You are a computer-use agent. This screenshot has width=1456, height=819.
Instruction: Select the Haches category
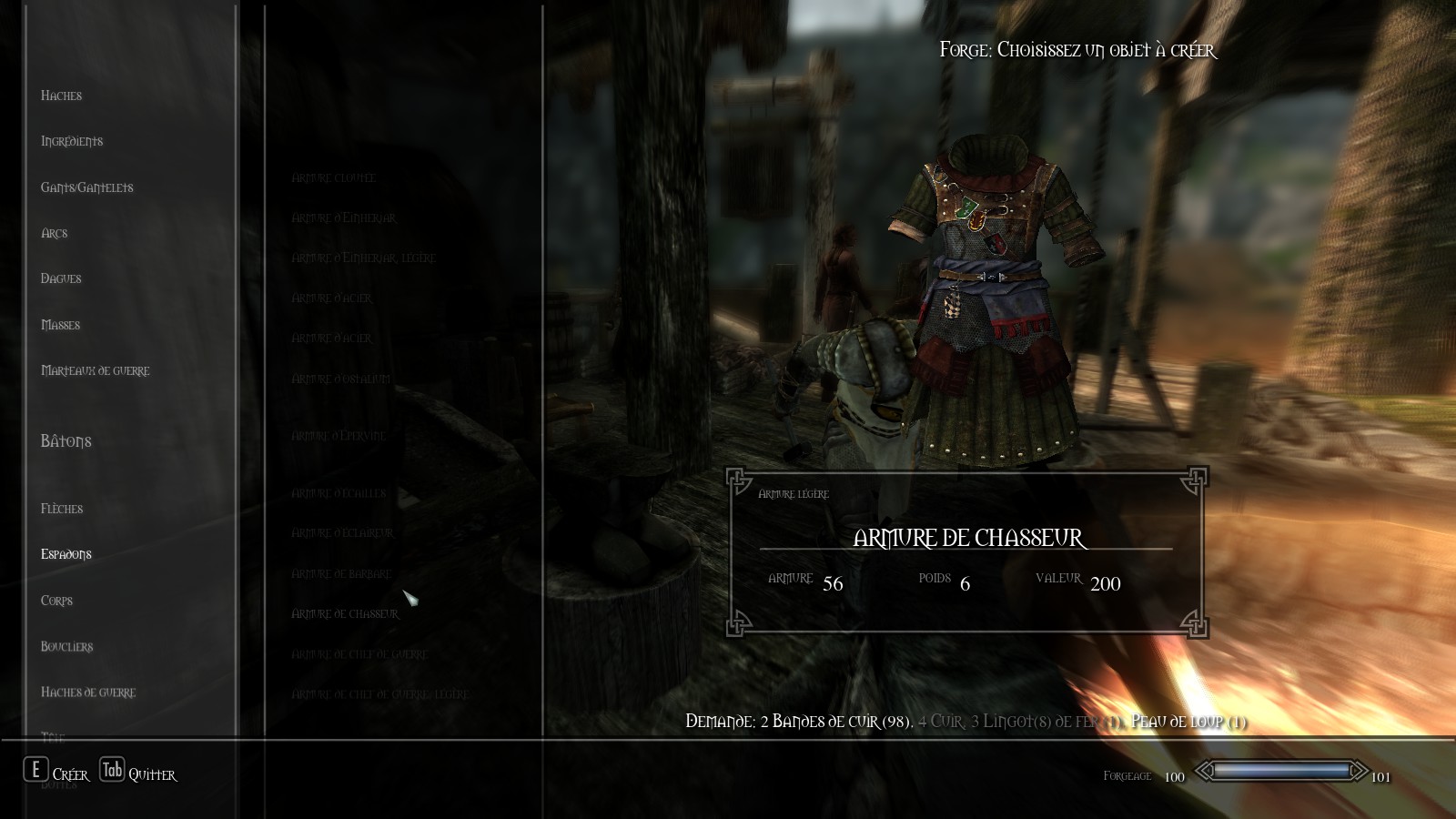pos(61,96)
